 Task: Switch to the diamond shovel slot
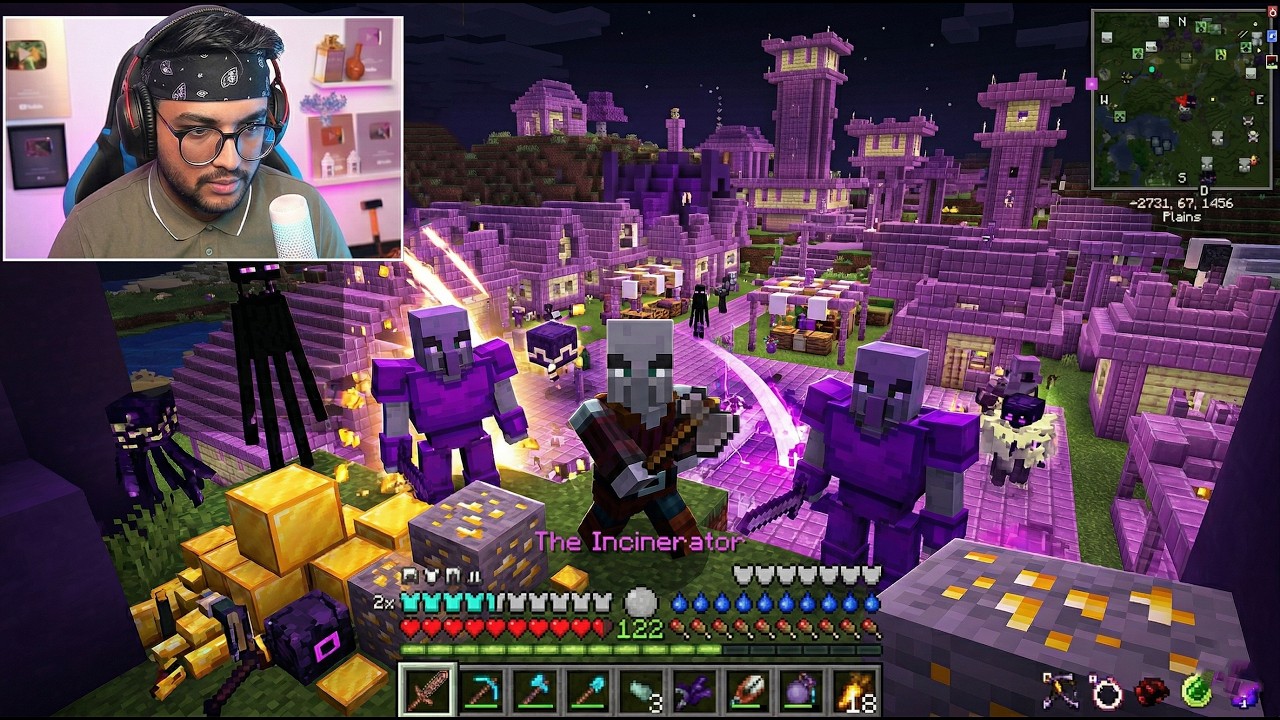(587, 690)
